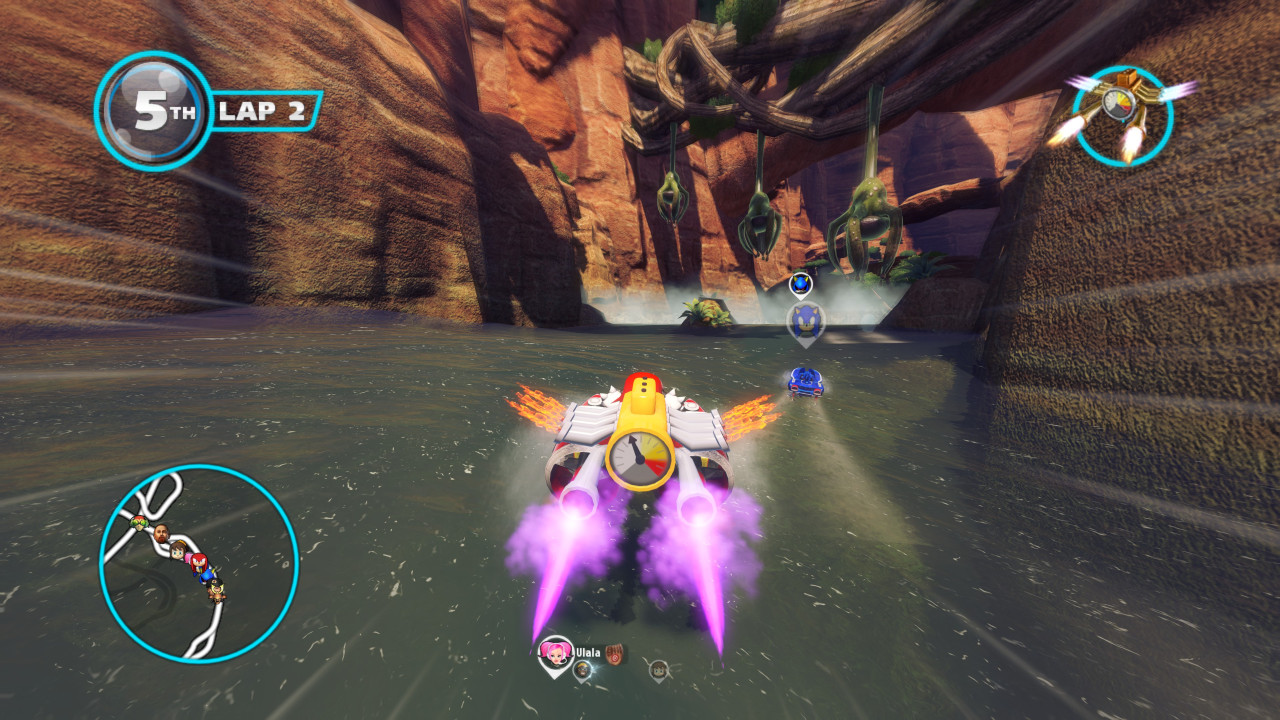Select the Sonic opponent marker badge
This screenshot has height=720, width=1280.
[805, 322]
